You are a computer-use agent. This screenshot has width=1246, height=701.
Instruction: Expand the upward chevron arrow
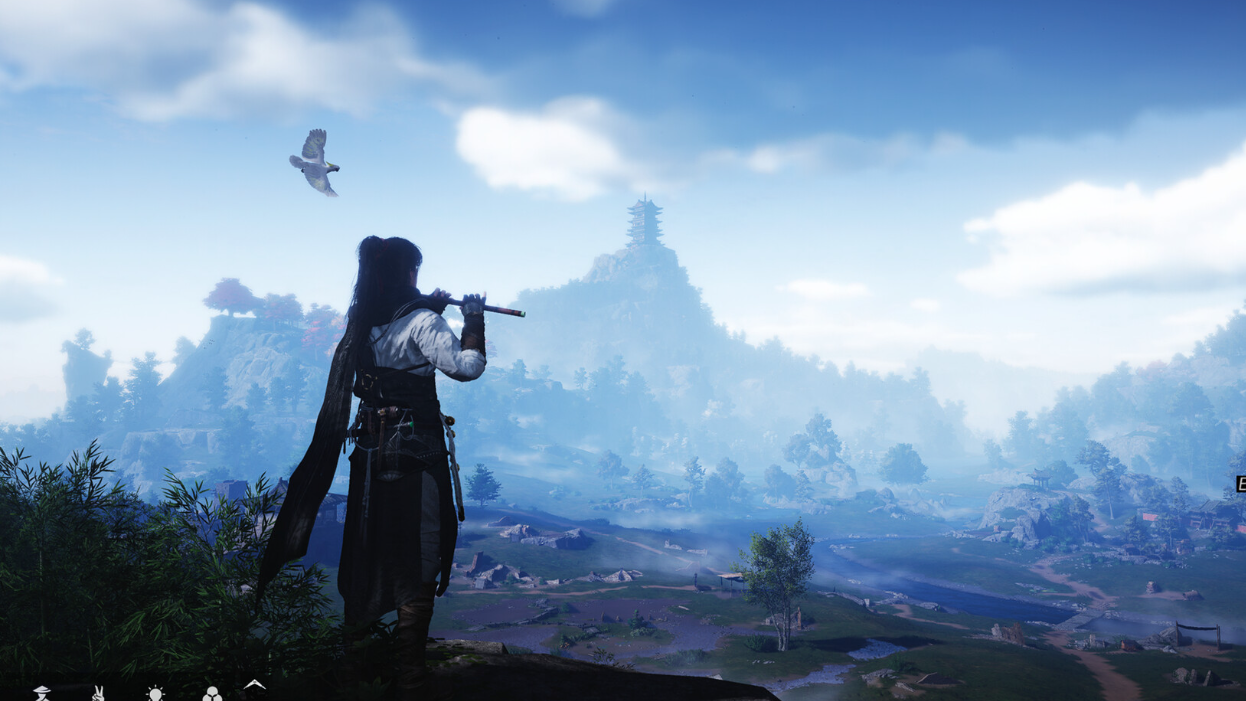(255, 686)
